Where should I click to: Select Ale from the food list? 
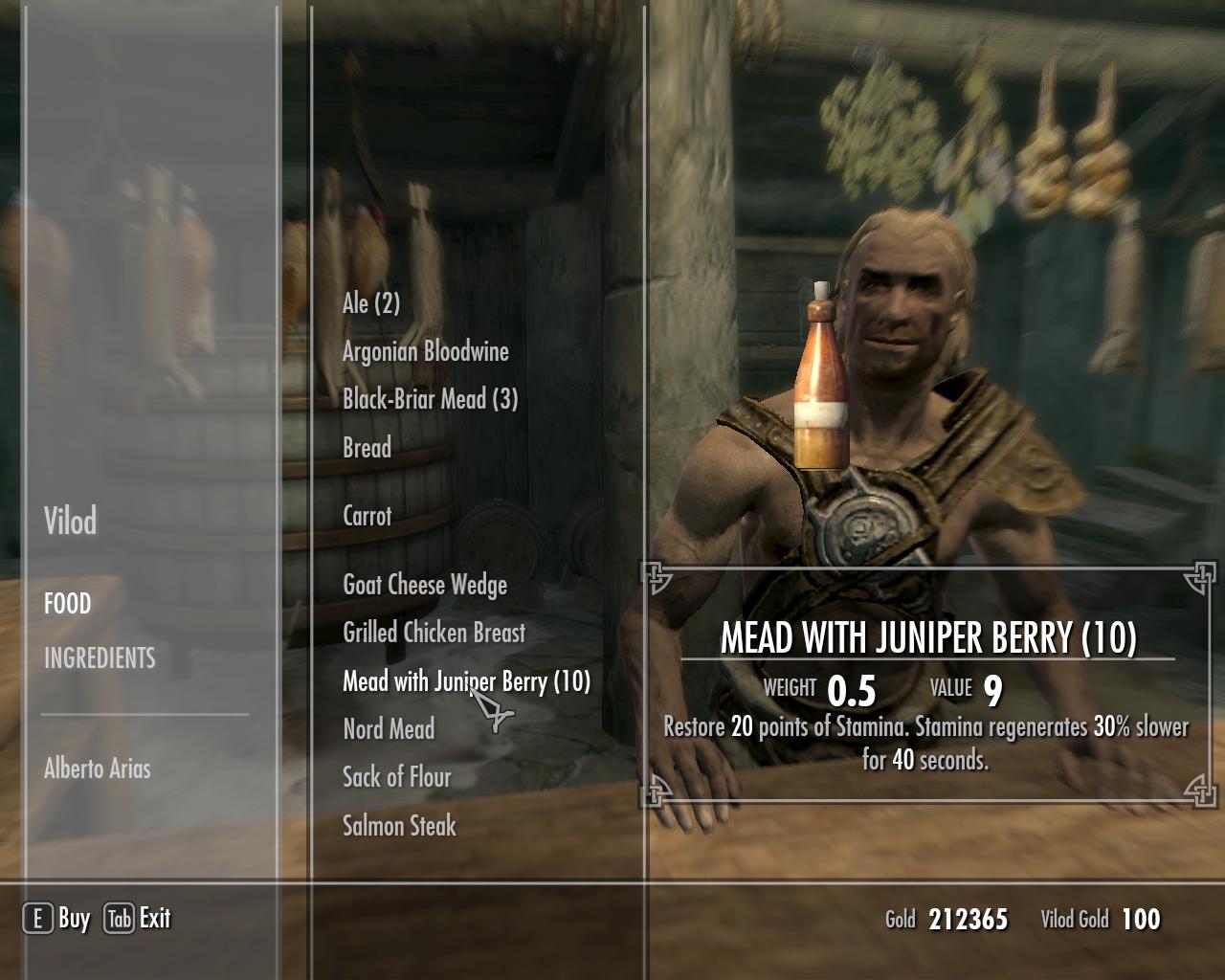[x=371, y=303]
